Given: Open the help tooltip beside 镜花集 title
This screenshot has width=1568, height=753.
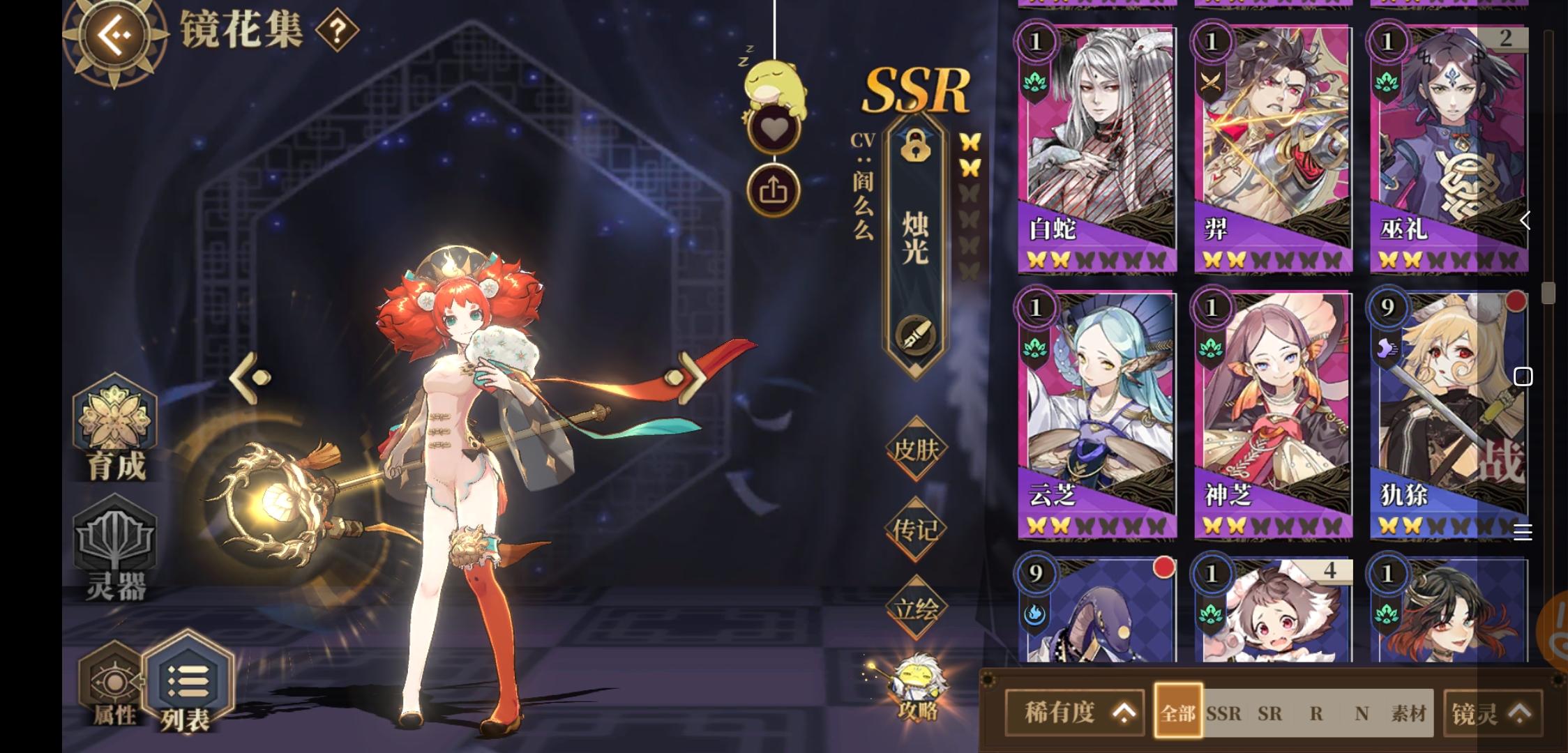Looking at the screenshot, I should (x=335, y=31).
